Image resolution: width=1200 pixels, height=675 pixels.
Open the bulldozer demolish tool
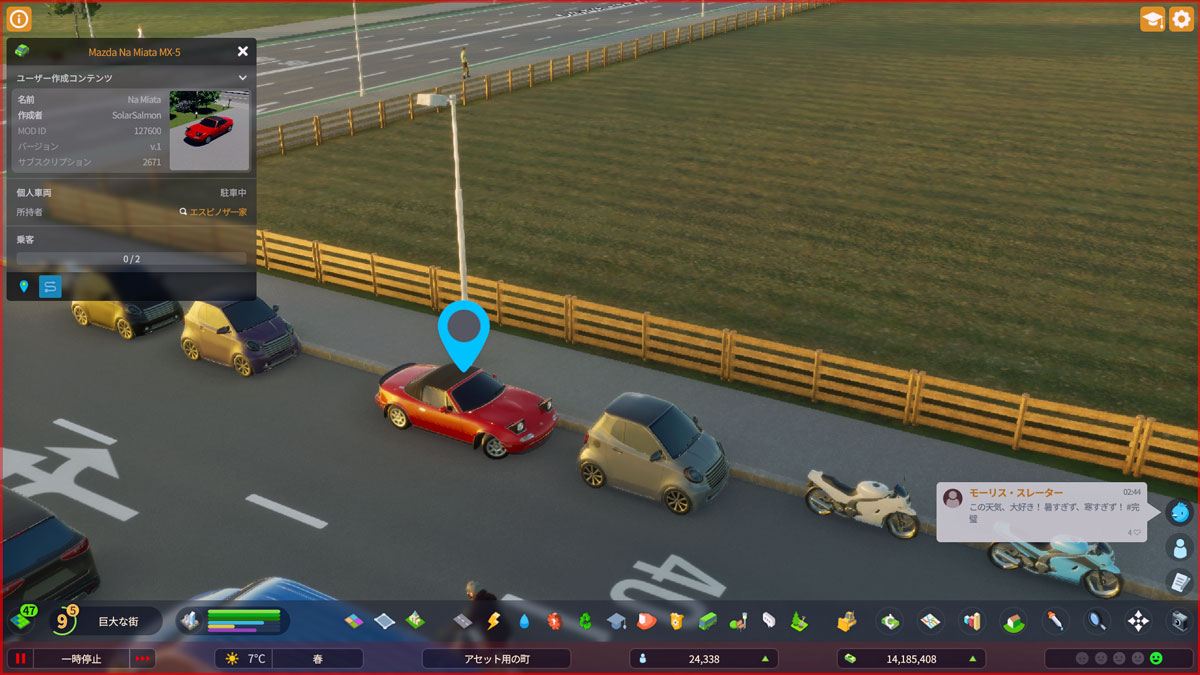pos(847,621)
